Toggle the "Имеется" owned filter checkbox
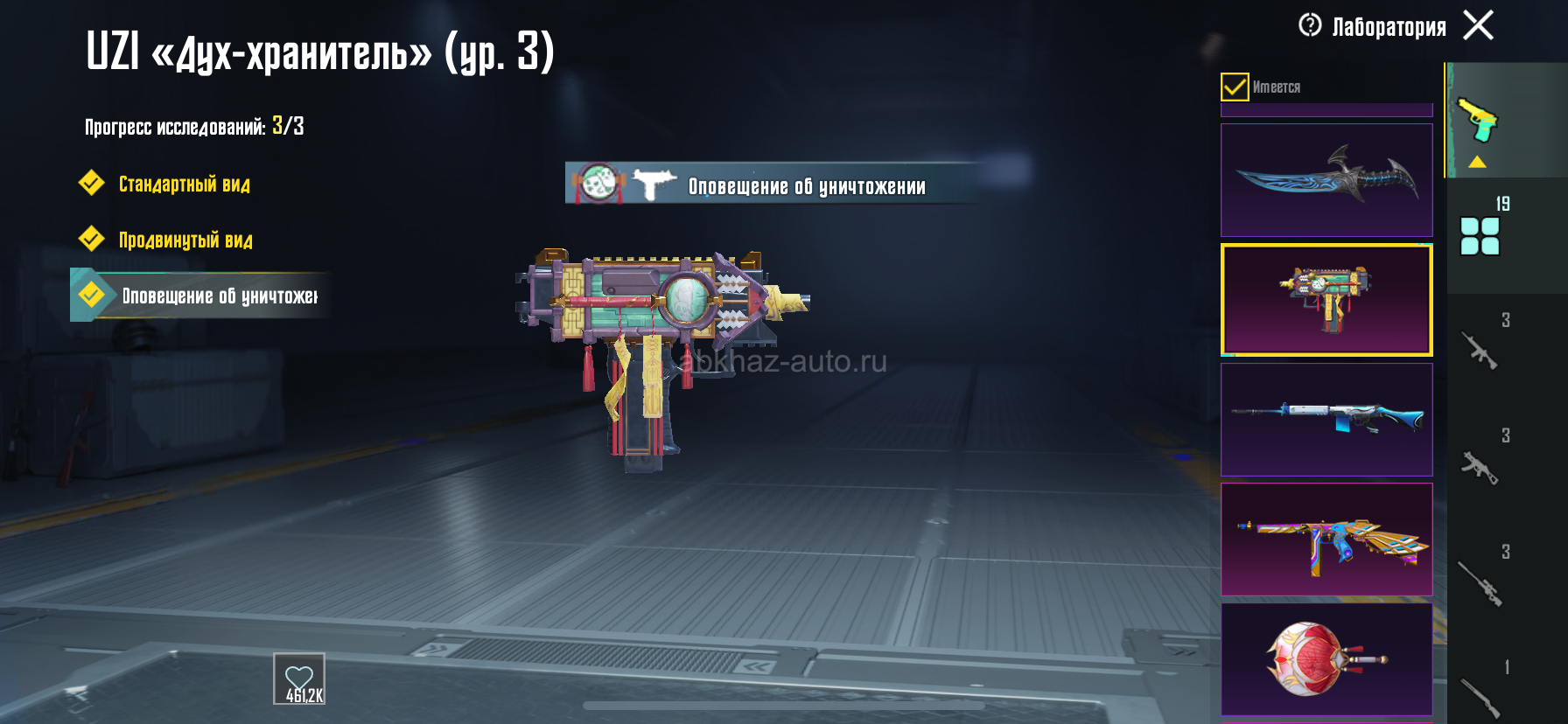The width and height of the screenshot is (1568, 724). click(x=1235, y=87)
